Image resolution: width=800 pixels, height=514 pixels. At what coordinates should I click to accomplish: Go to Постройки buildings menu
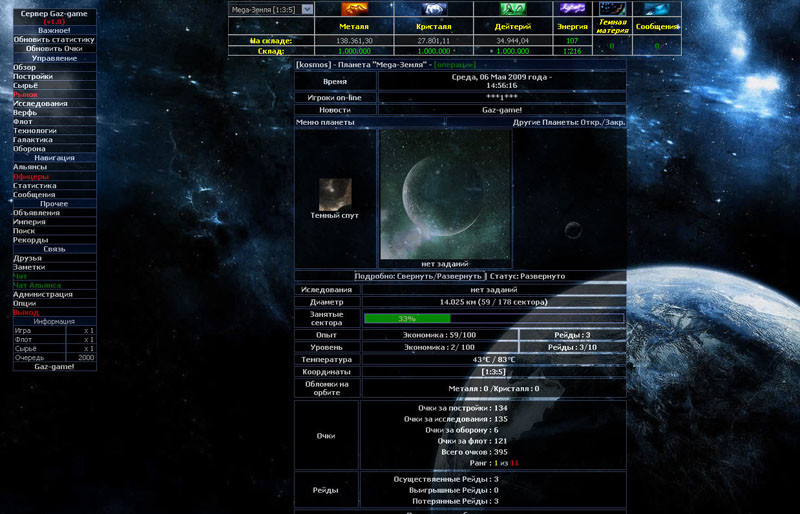click(33, 76)
